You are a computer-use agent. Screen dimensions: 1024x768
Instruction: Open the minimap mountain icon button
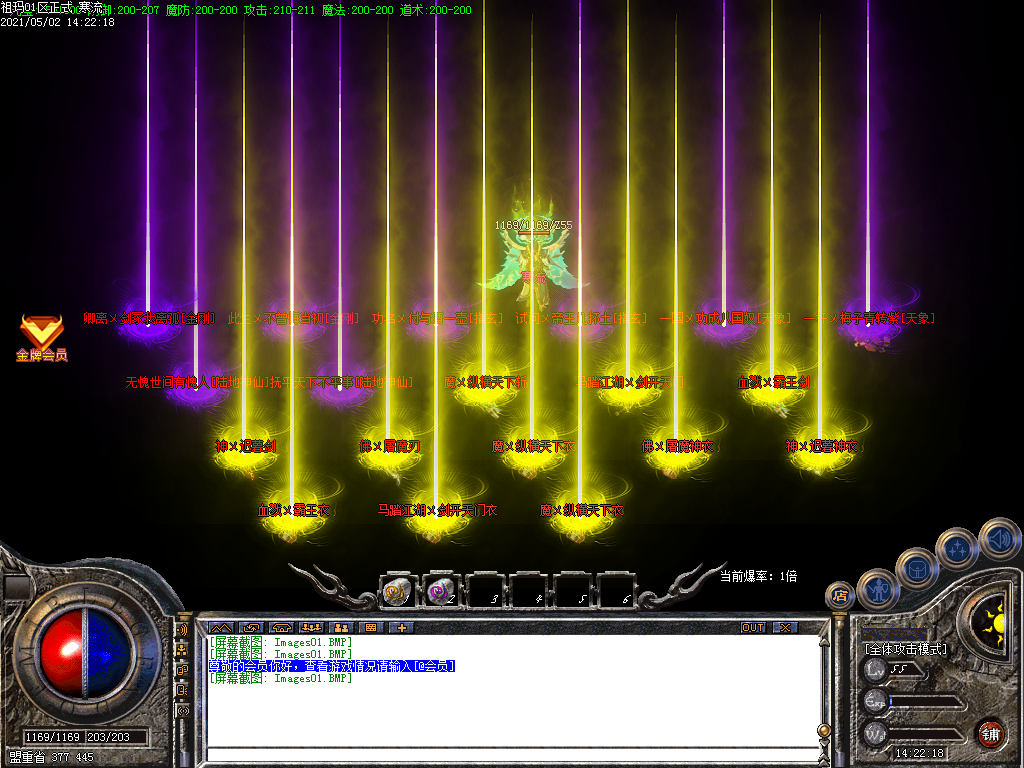[x=220, y=628]
